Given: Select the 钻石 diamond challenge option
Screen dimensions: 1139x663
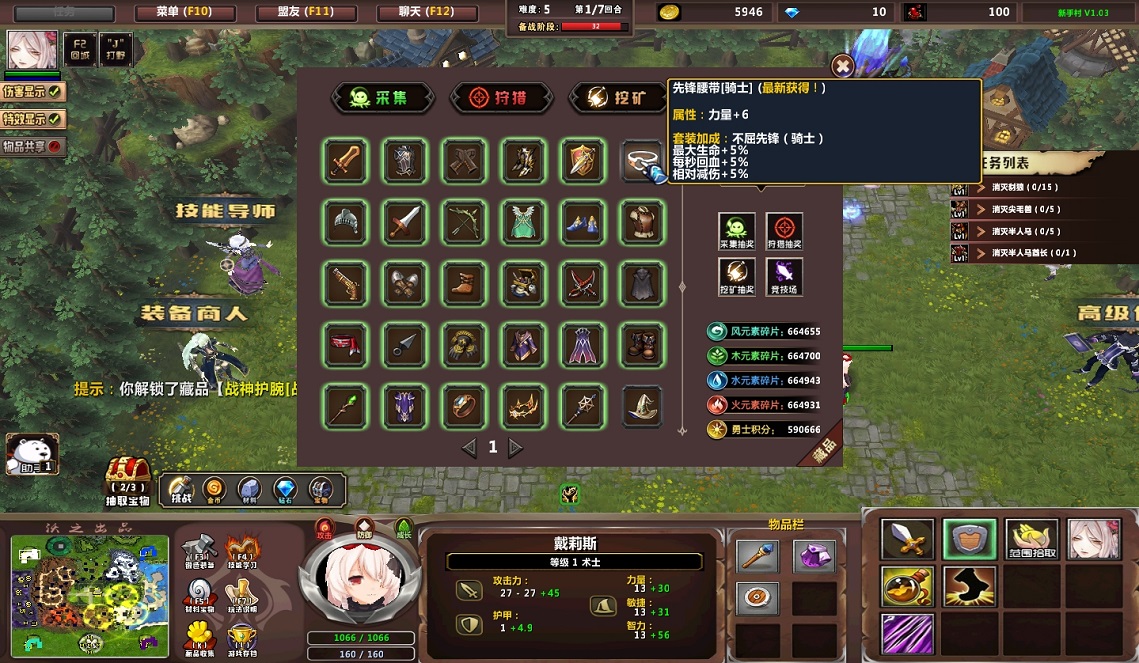Looking at the screenshot, I should coord(284,489).
